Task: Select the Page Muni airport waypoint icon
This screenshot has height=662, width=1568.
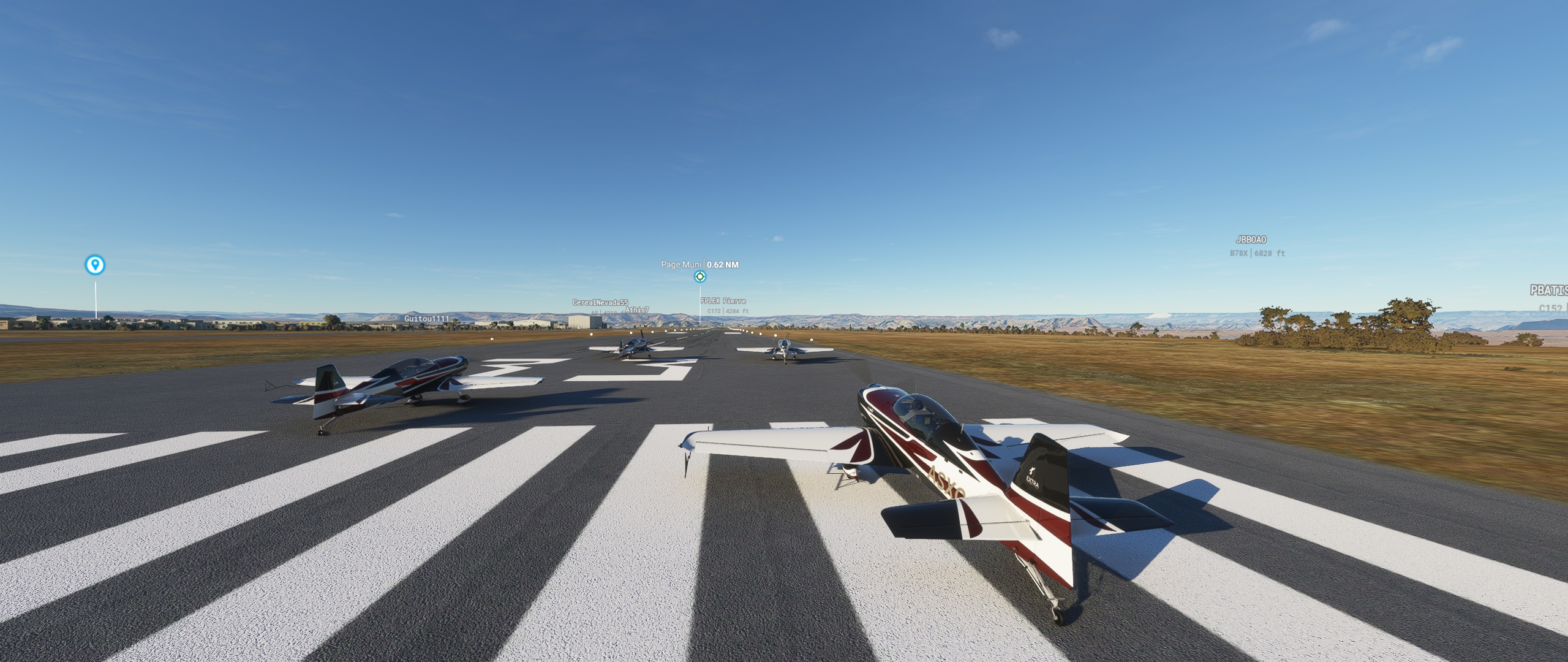Action: 699,276
